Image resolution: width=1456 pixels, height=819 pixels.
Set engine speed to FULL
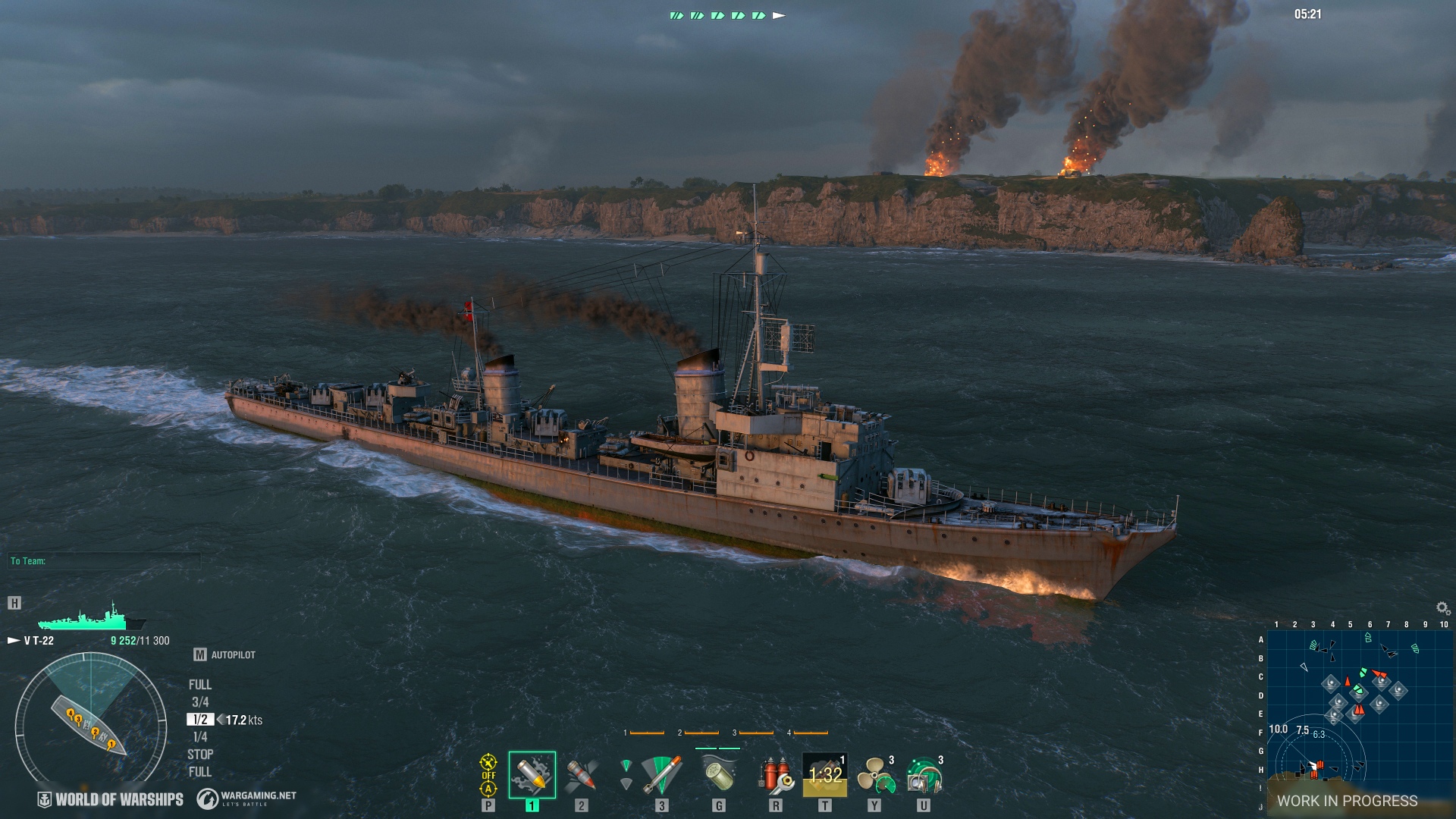[x=200, y=683]
